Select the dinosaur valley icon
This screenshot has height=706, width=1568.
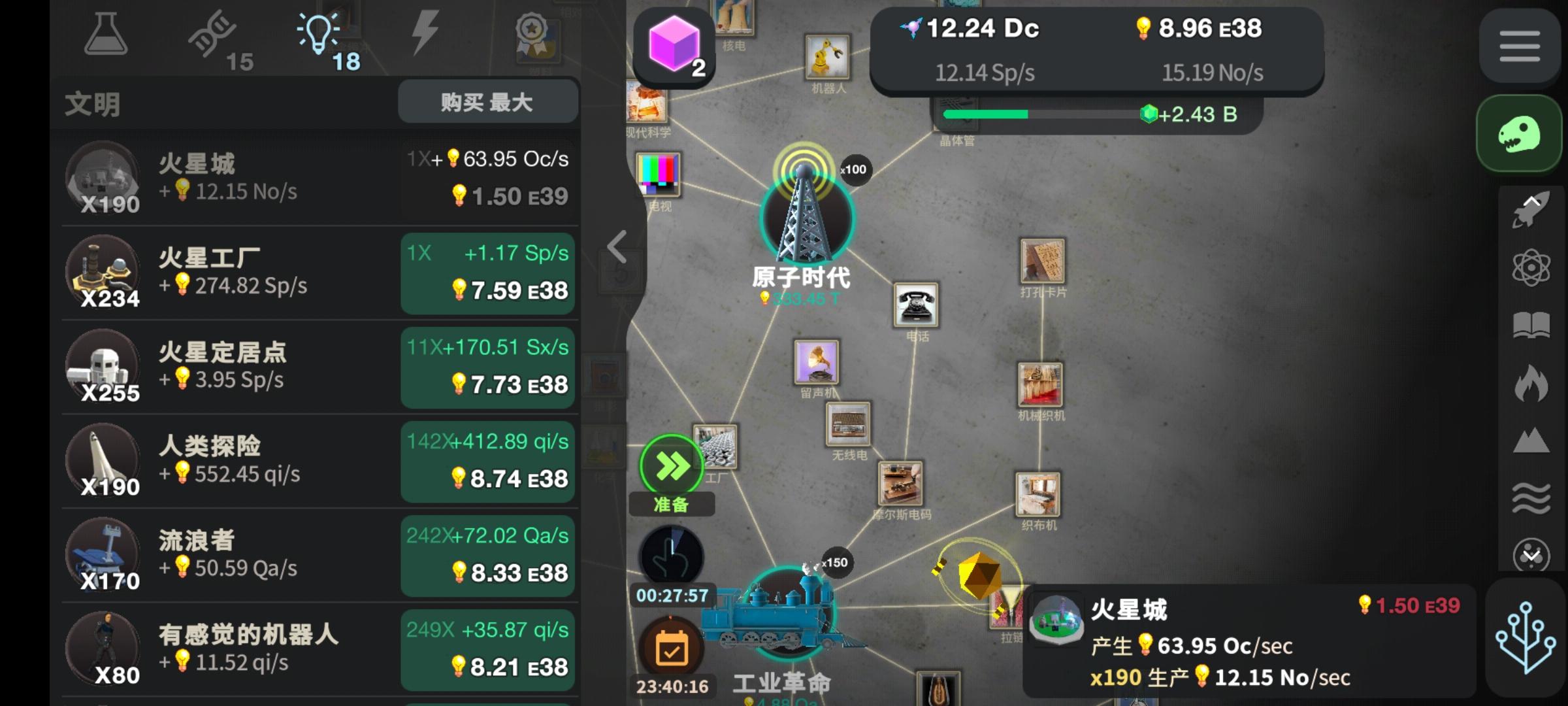point(1519,133)
